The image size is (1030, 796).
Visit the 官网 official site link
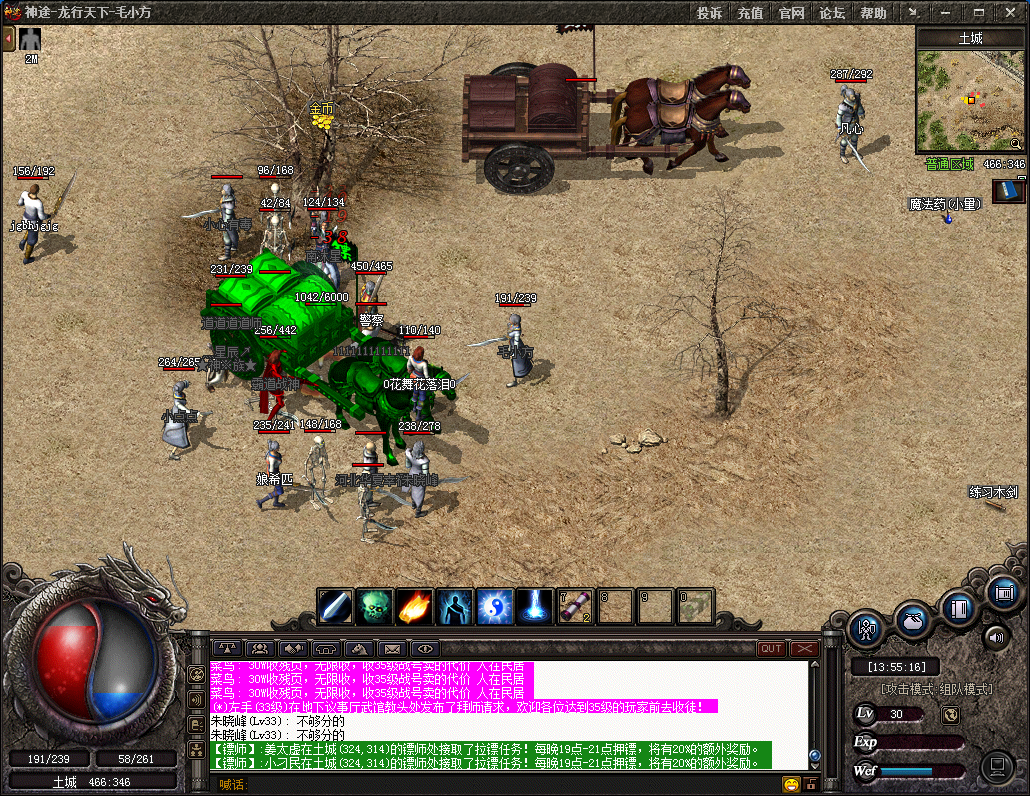pyautogui.click(x=791, y=13)
